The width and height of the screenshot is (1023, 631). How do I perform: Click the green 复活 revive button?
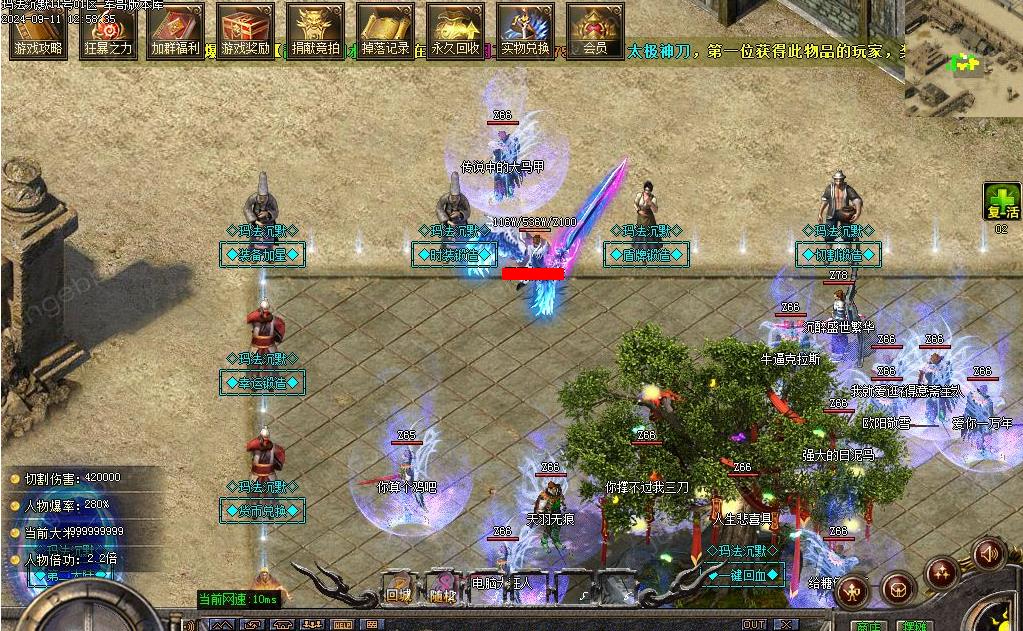click(1001, 202)
